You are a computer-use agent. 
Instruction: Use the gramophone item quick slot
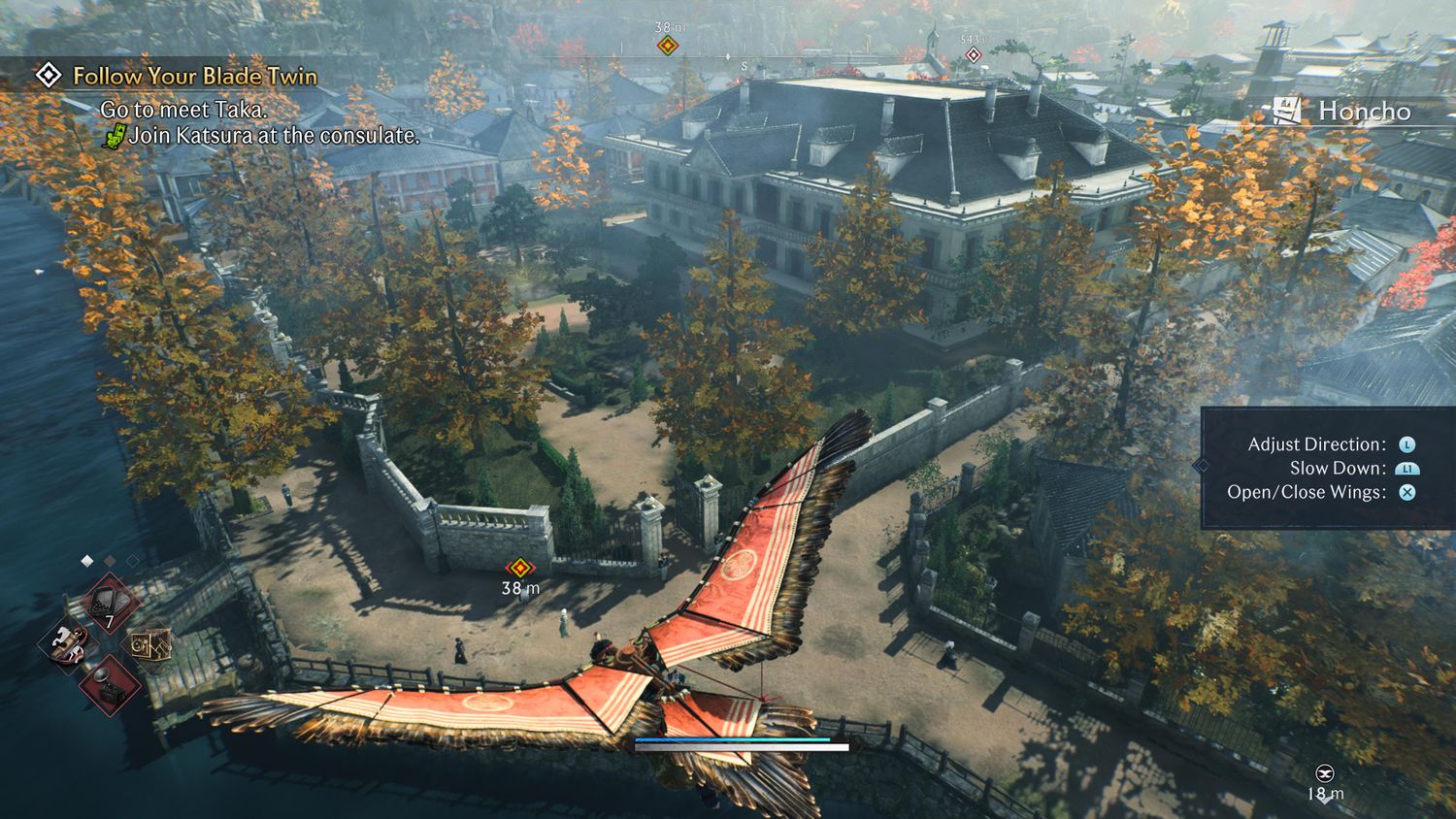click(x=110, y=685)
